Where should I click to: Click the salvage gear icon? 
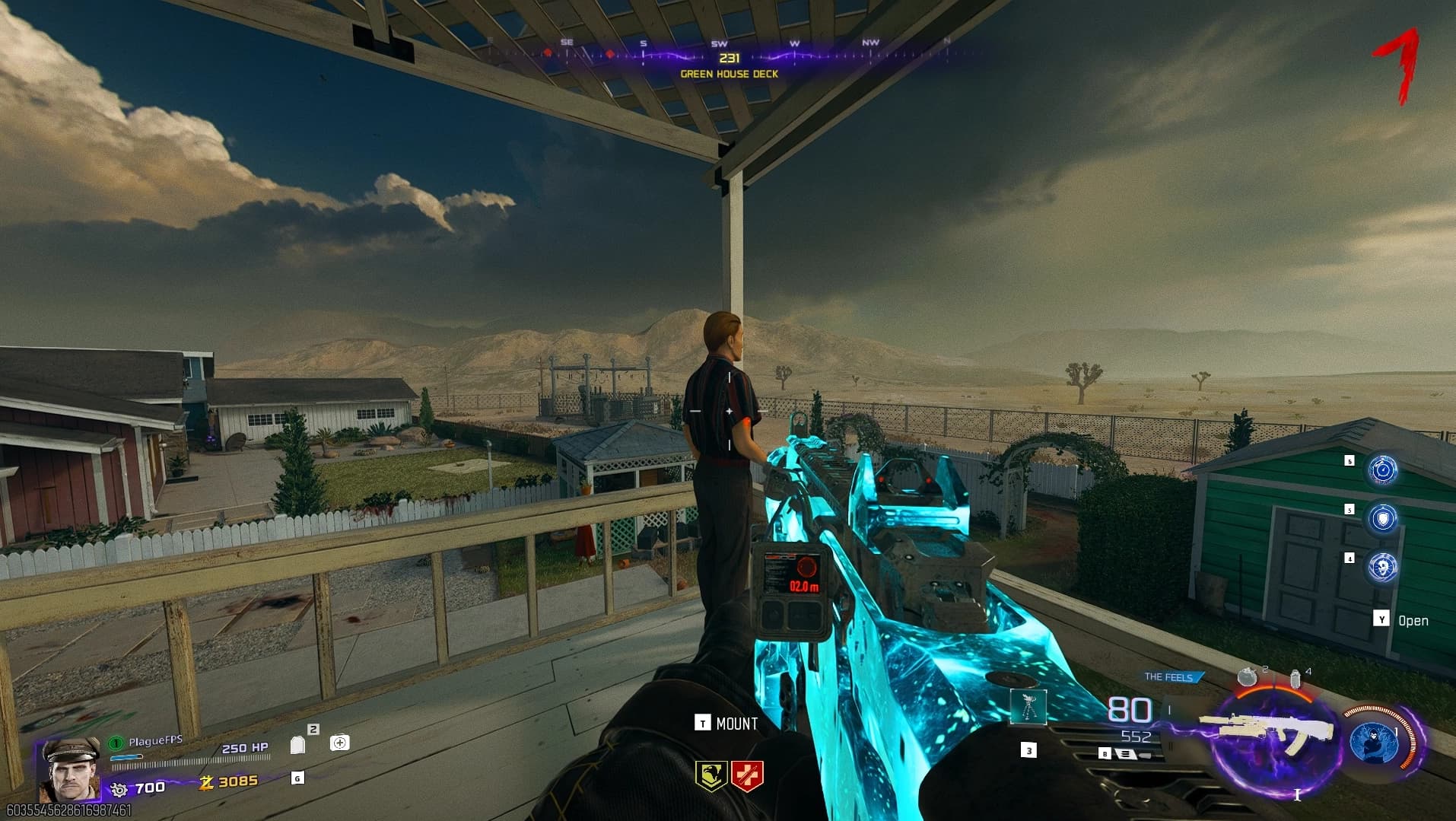pyautogui.click(x=119, y=788)
